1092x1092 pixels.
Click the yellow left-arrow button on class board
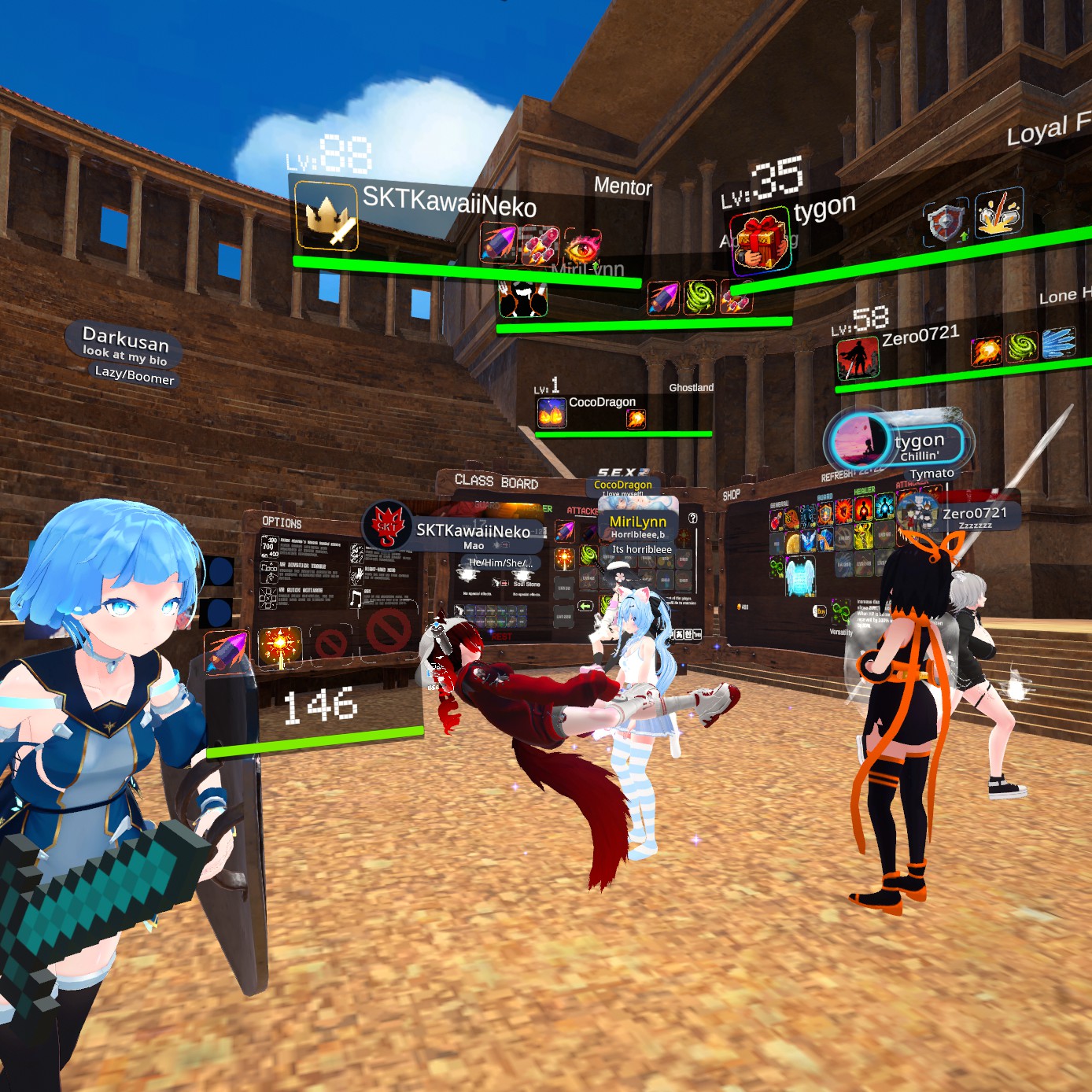[585, 606]
